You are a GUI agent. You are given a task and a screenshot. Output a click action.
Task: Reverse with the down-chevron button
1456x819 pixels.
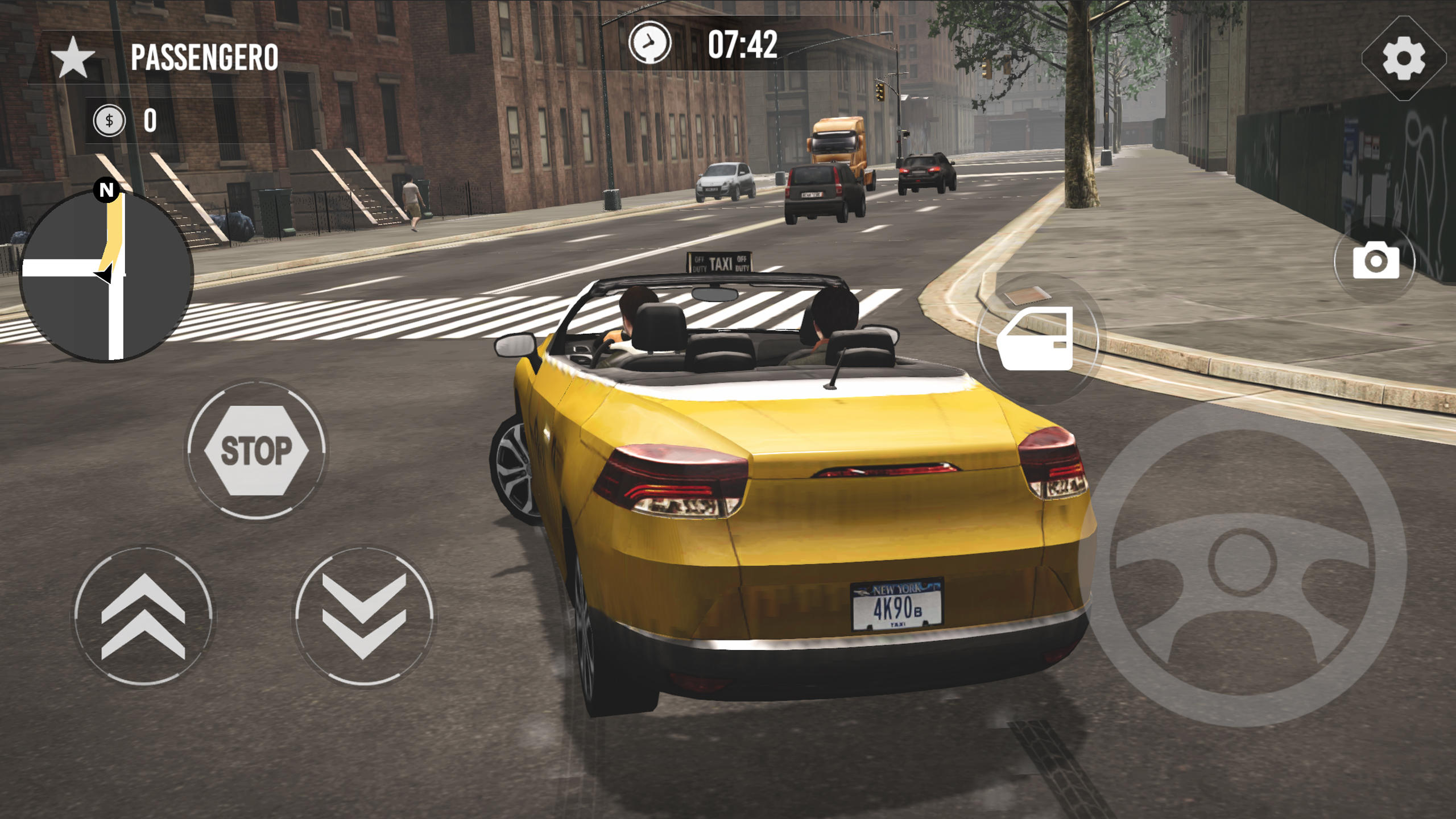pyautogui.click(x=364, y=617)
